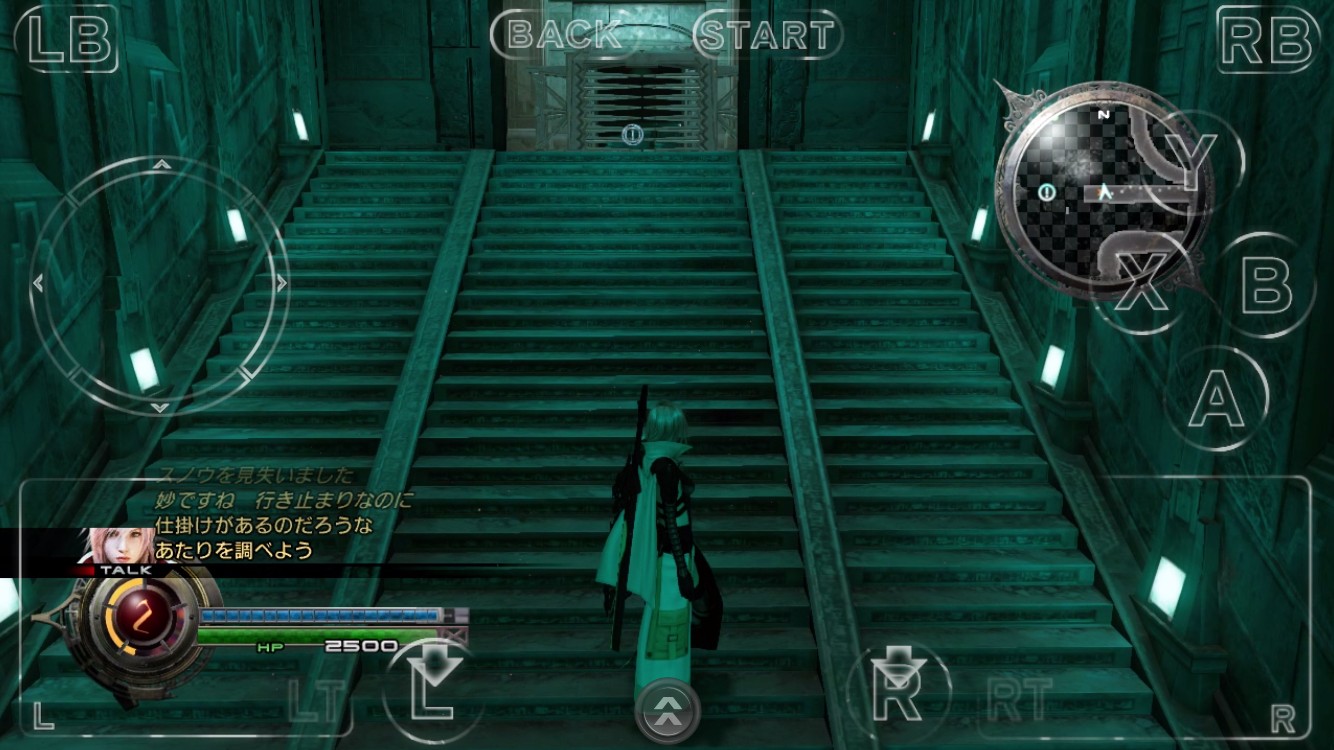This screenshot has height=750, width=1334.
Task: Tap the B face button
Action: 1266,284
